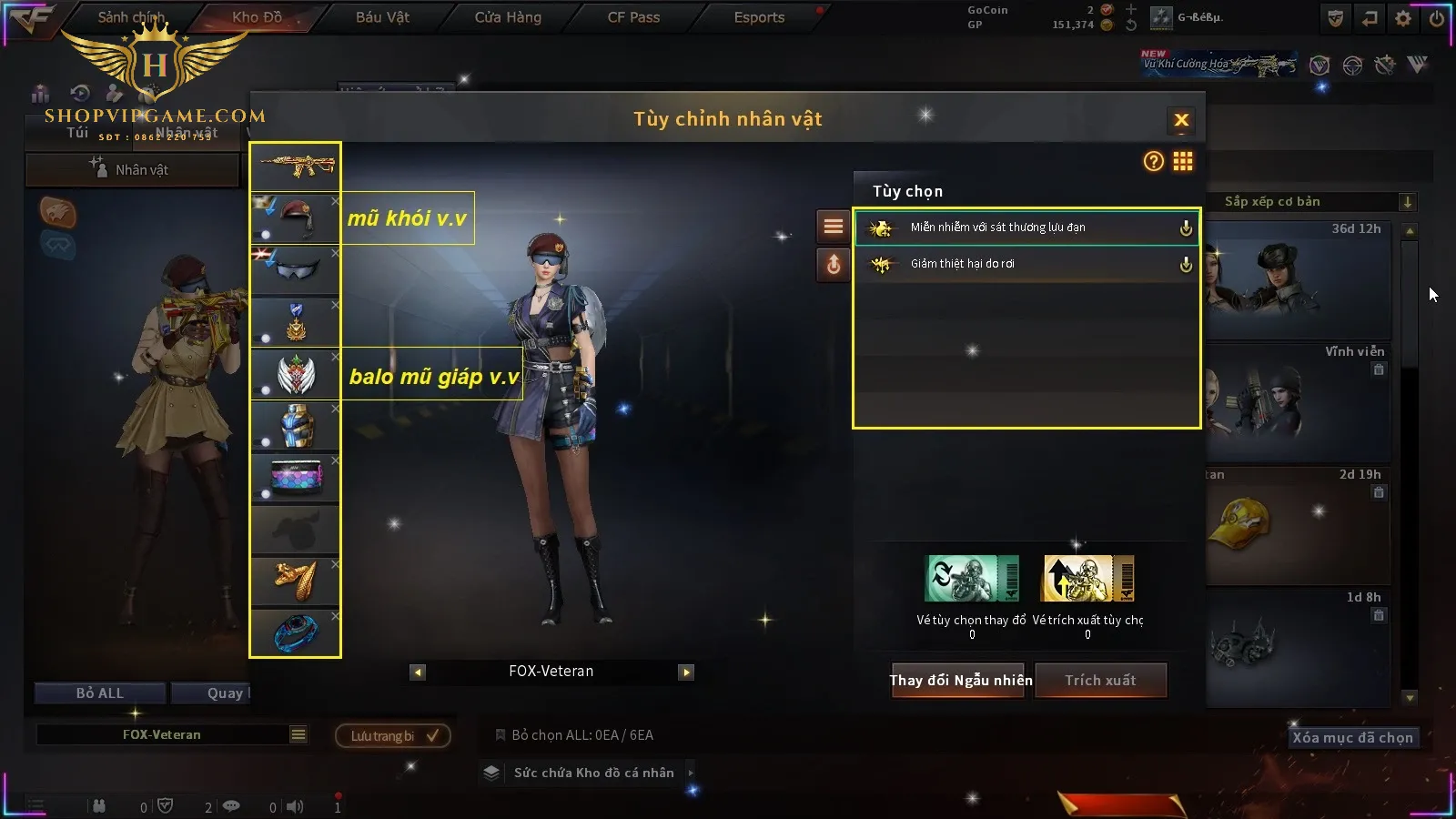Close the Tùy chỉnh nhân vật dialog
The image size is (1456, 819).
pos(1181,120)
